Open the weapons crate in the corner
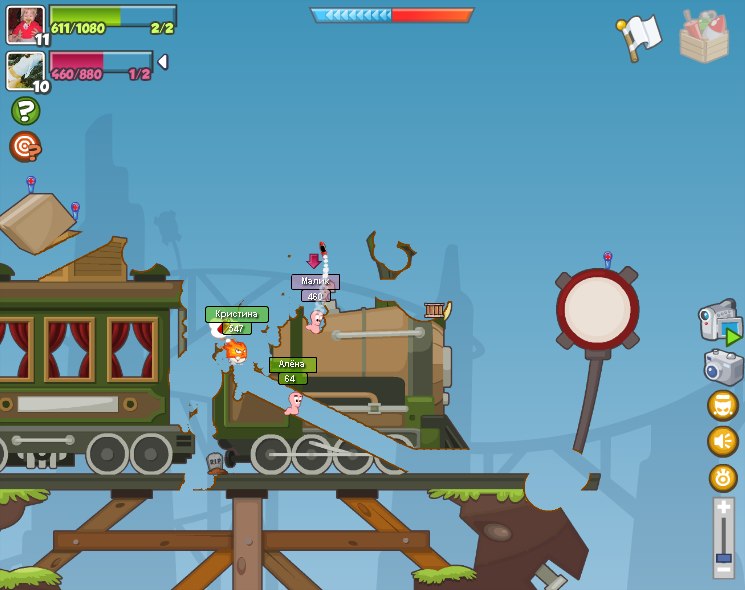This screenshot has height=590, width=745. click(x=703, y=36)
